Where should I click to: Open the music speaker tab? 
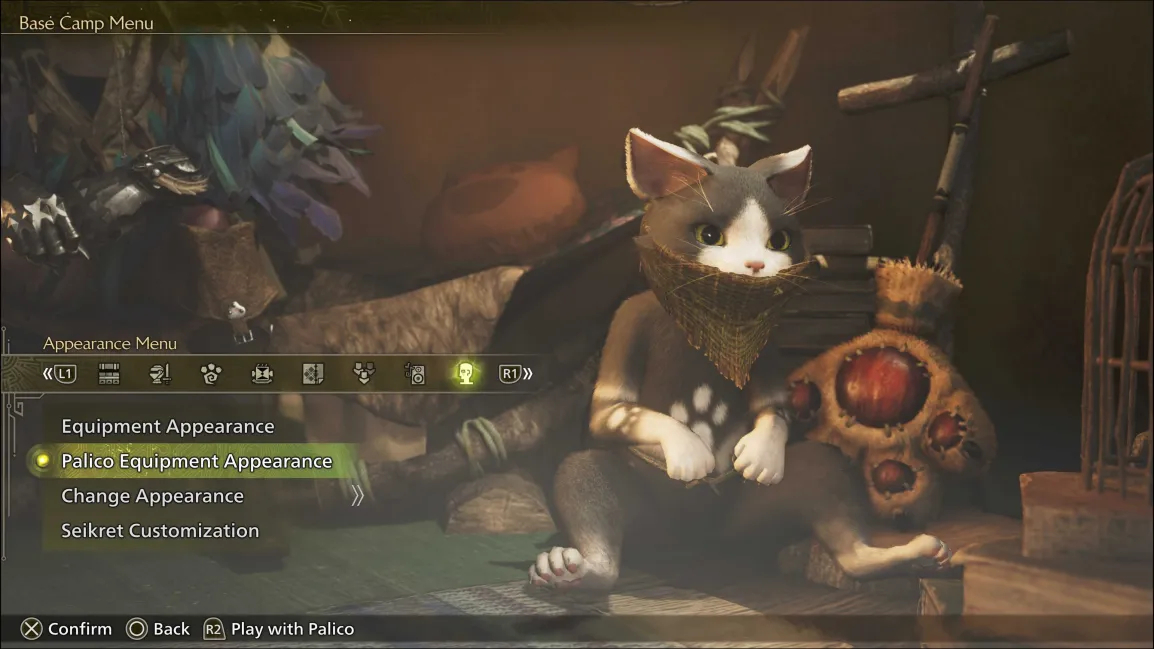click(415, 374)
